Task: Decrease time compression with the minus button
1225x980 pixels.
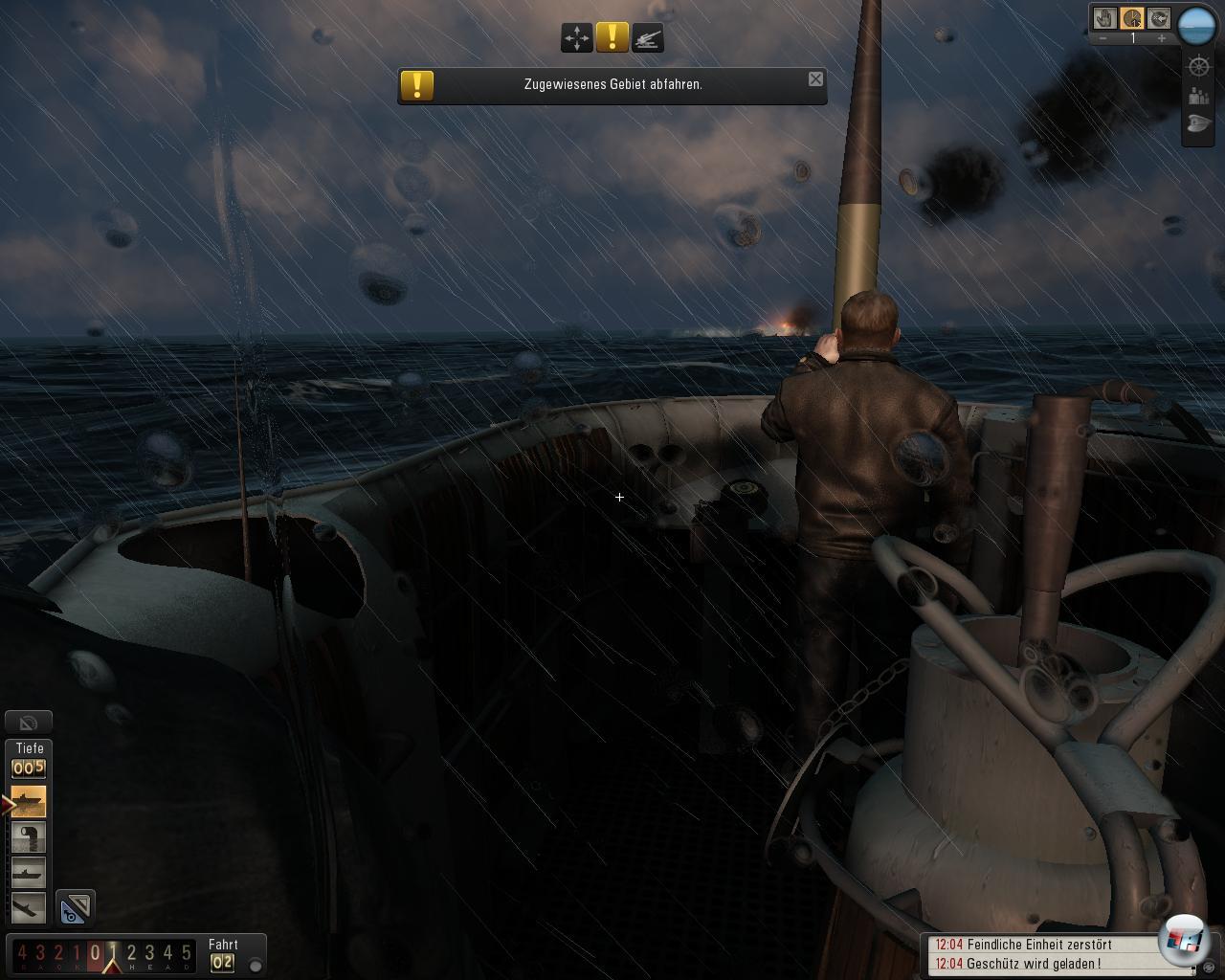Action: pyautogui.click(x=1103, y=38)
